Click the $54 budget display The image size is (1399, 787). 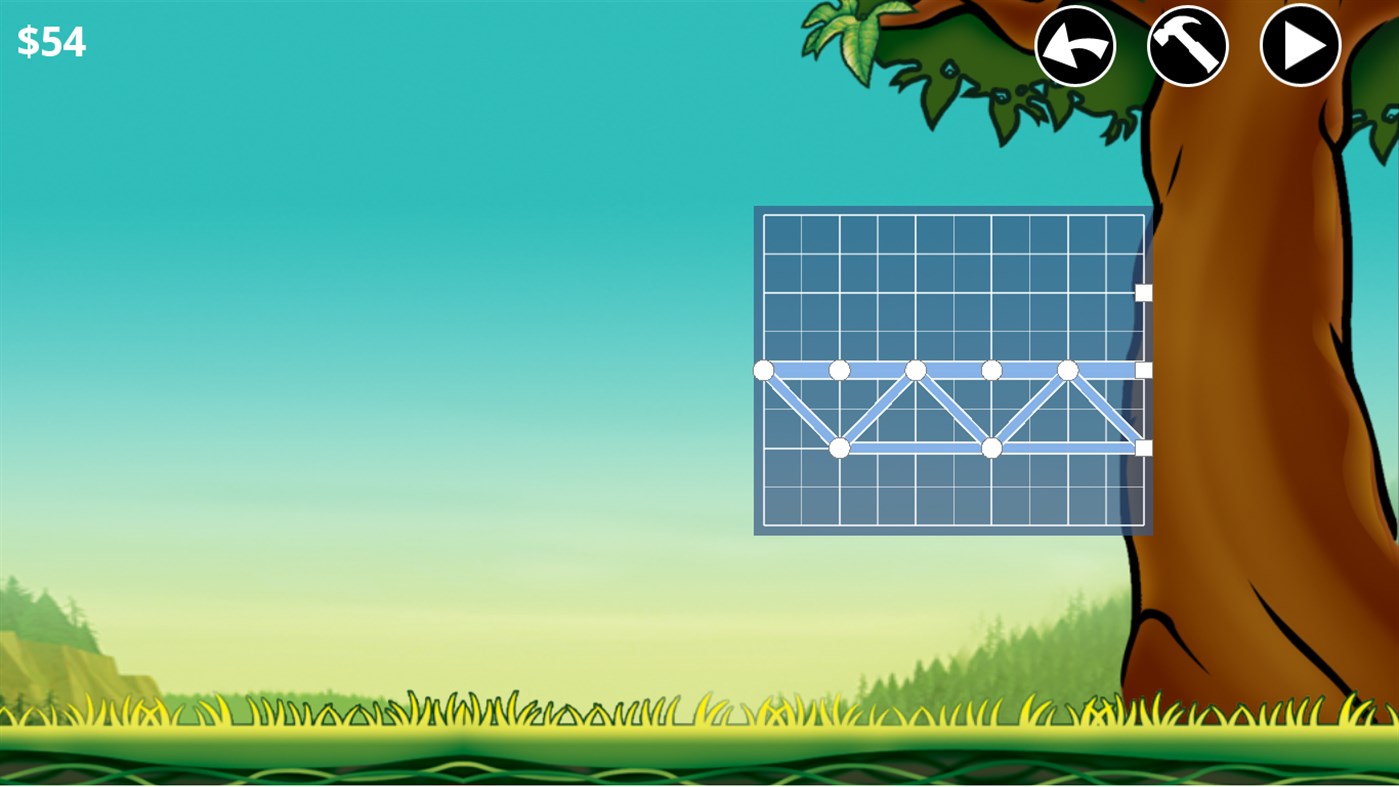52,41
